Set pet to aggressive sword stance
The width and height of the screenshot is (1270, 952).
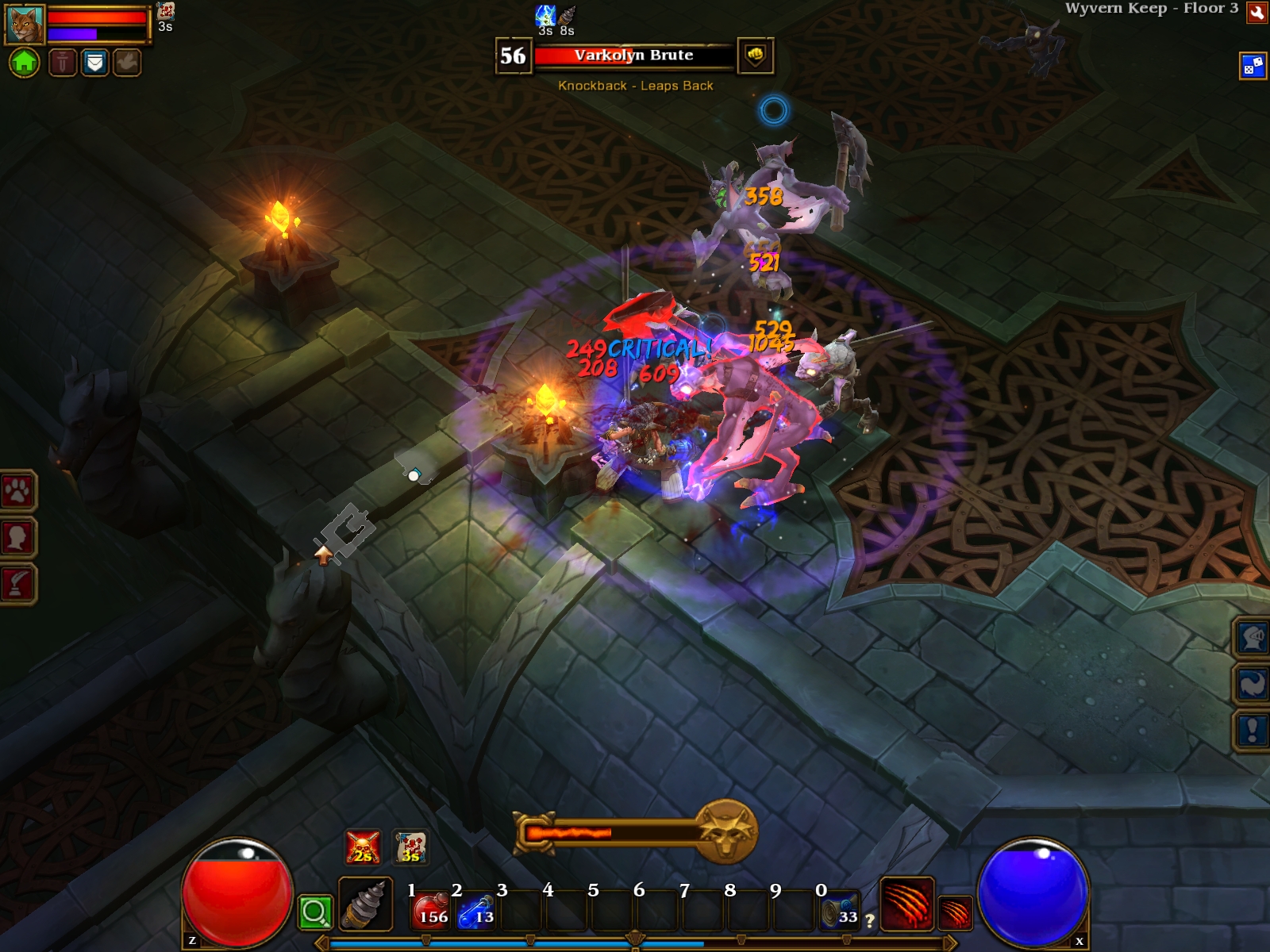[x=63, y=62]
